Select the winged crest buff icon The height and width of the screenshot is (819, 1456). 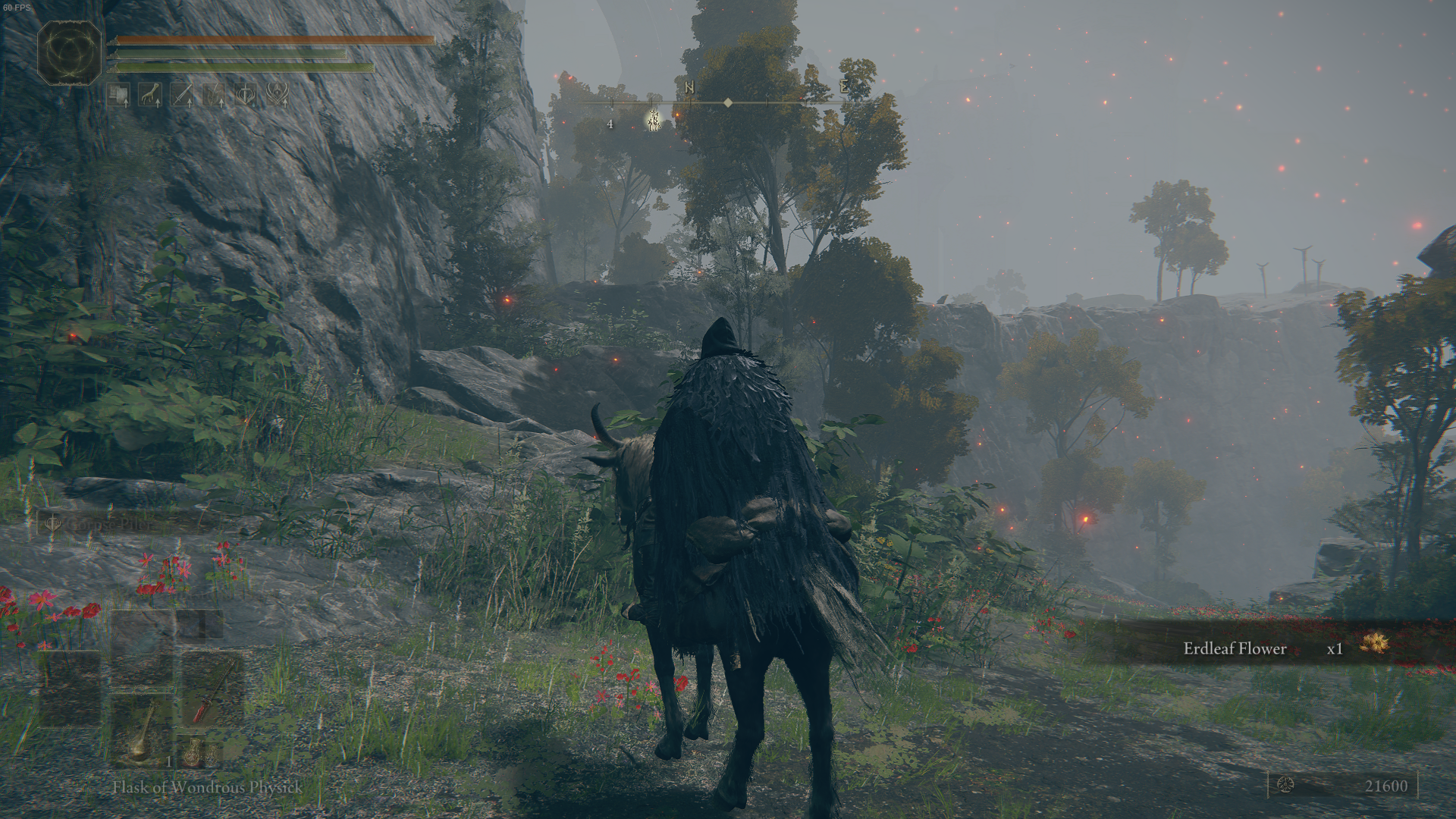(278, 94)
